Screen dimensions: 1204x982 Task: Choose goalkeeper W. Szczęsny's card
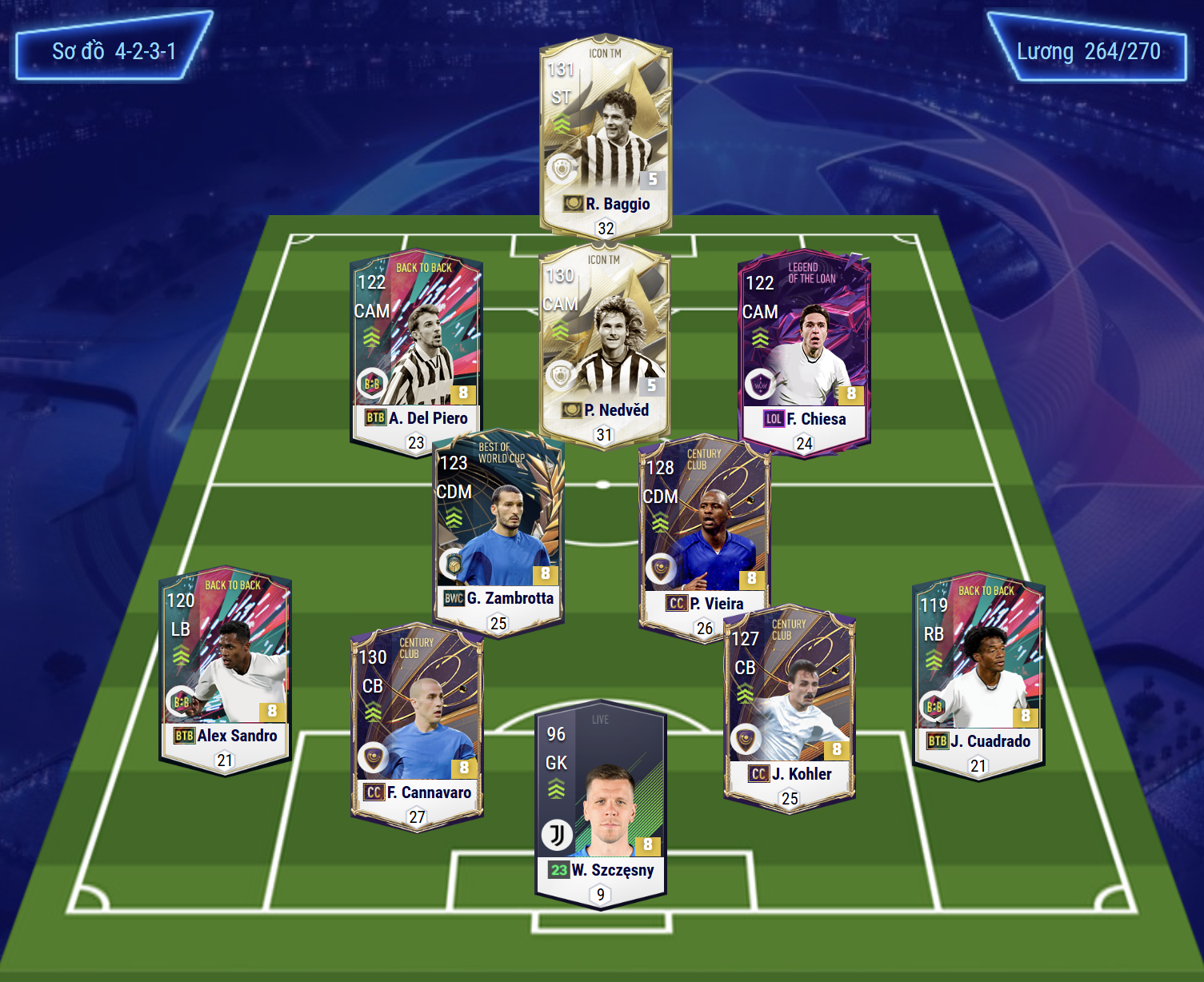pyautogui.click(x=601, y=800)
